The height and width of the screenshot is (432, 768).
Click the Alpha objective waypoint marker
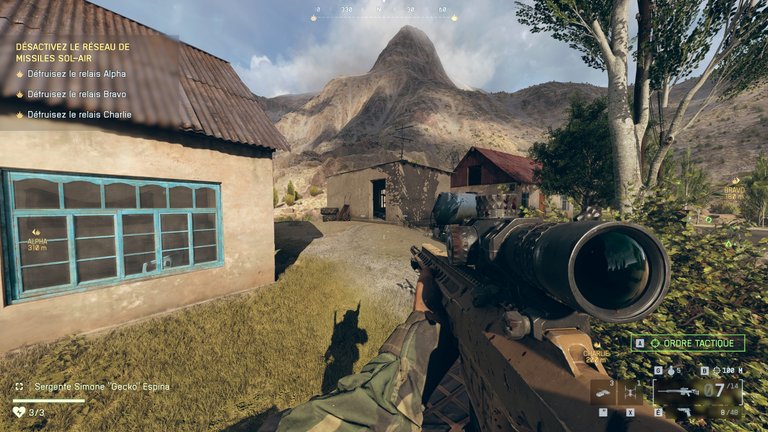coord(37,232)
